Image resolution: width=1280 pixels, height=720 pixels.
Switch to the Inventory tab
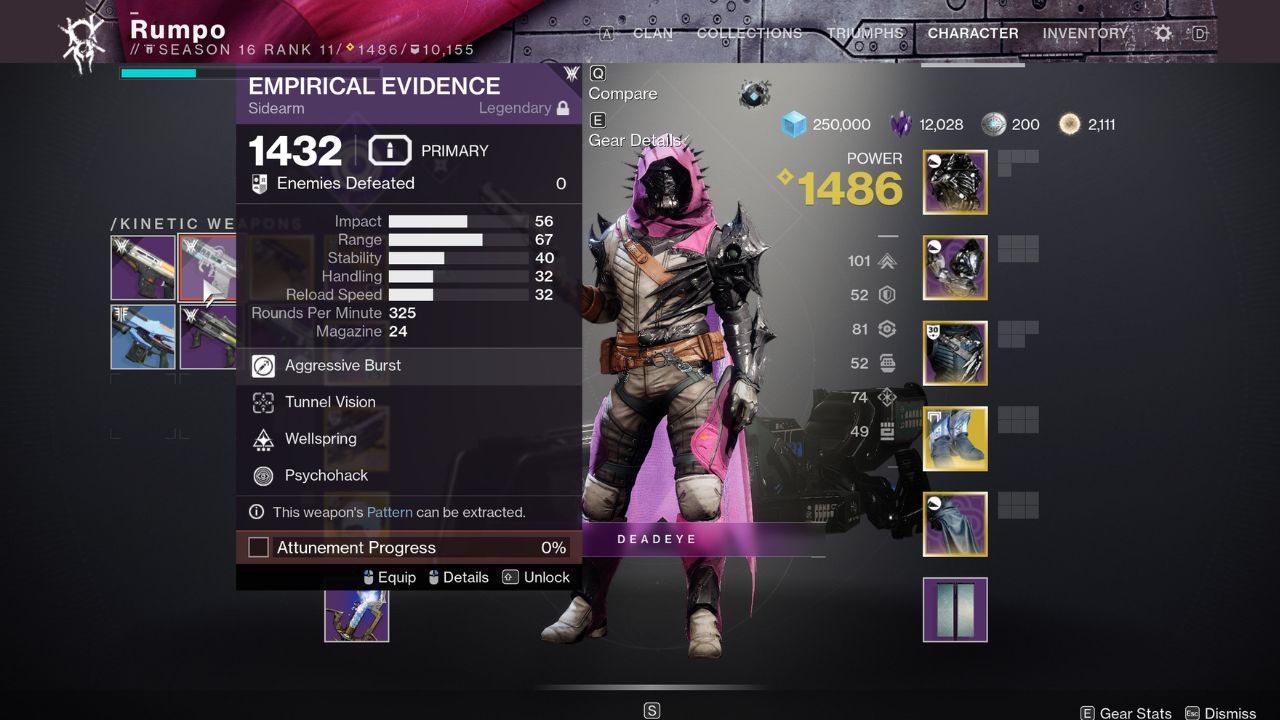click(x=1087, y=33)
